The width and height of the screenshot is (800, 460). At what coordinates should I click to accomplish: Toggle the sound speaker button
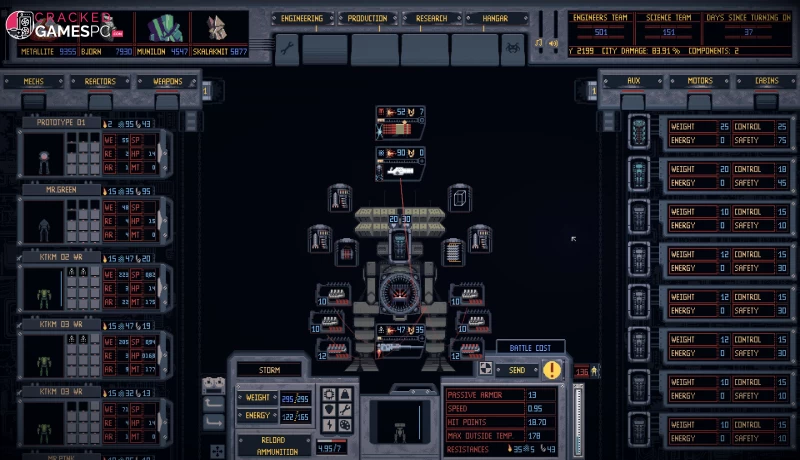[552, 43]
